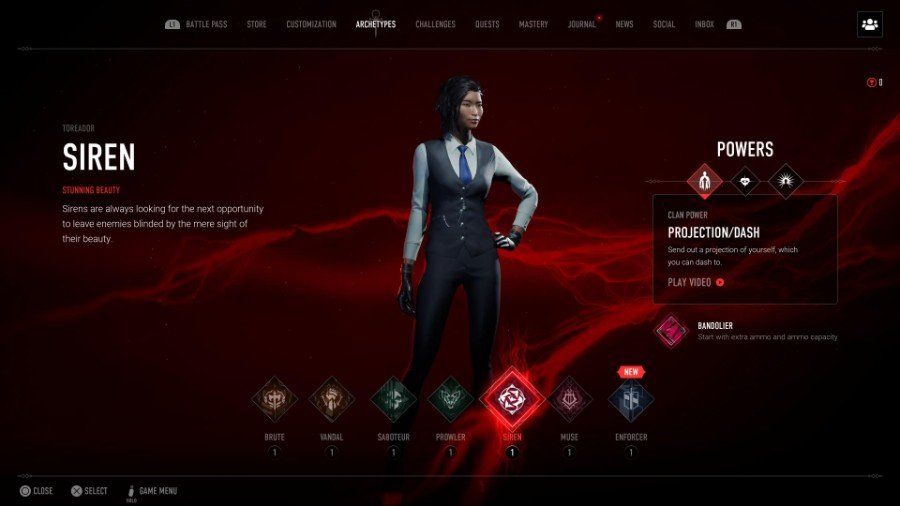Image resolution: width=900 pixels, height=506 pixels.
Task: Switch to the Mastery tab
Action: tap(533, 24)
